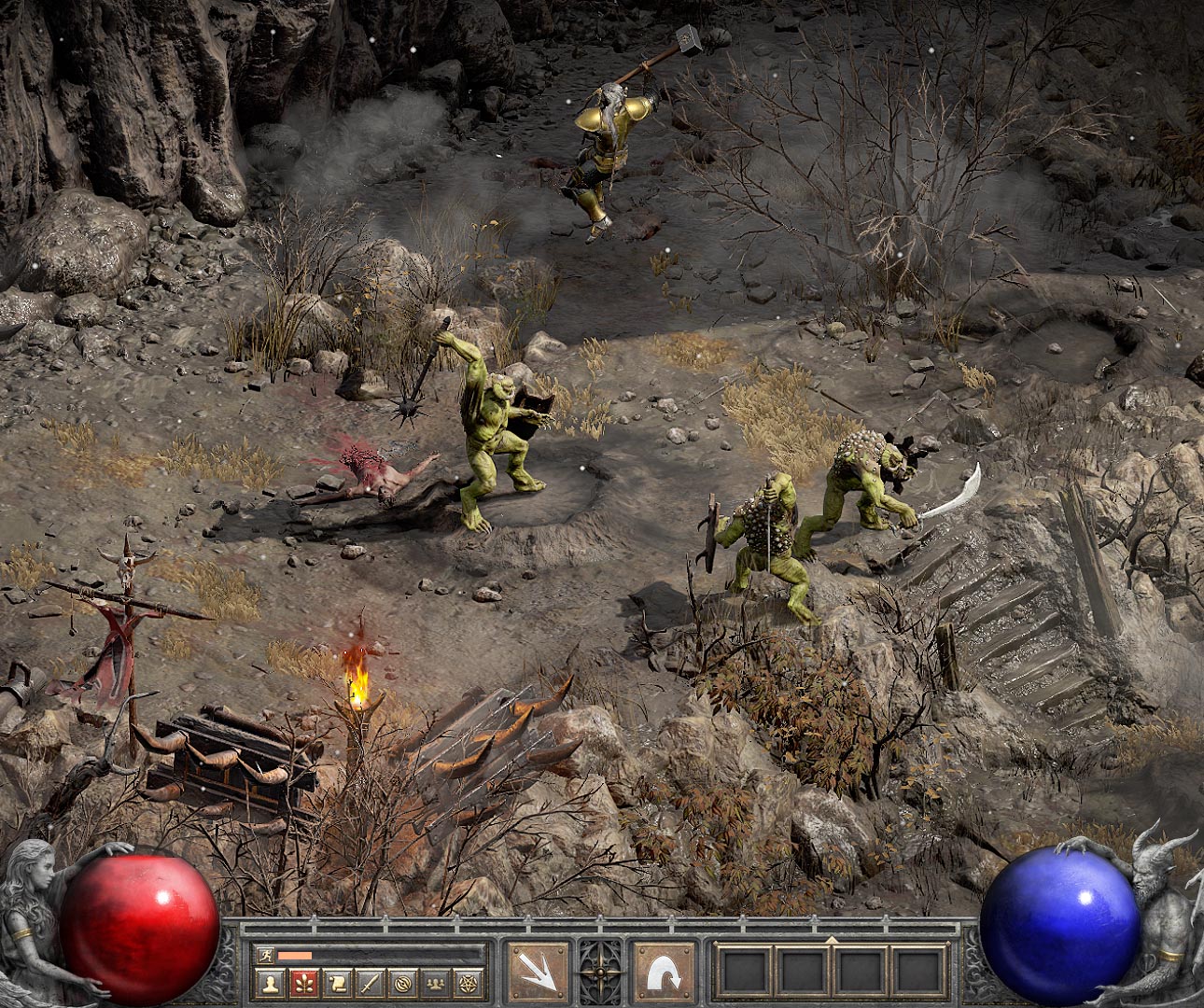Open the quest log scroll icon
Viewport: 1204px width, 1008px height.
pyautogui.click(x=336, y=982)
